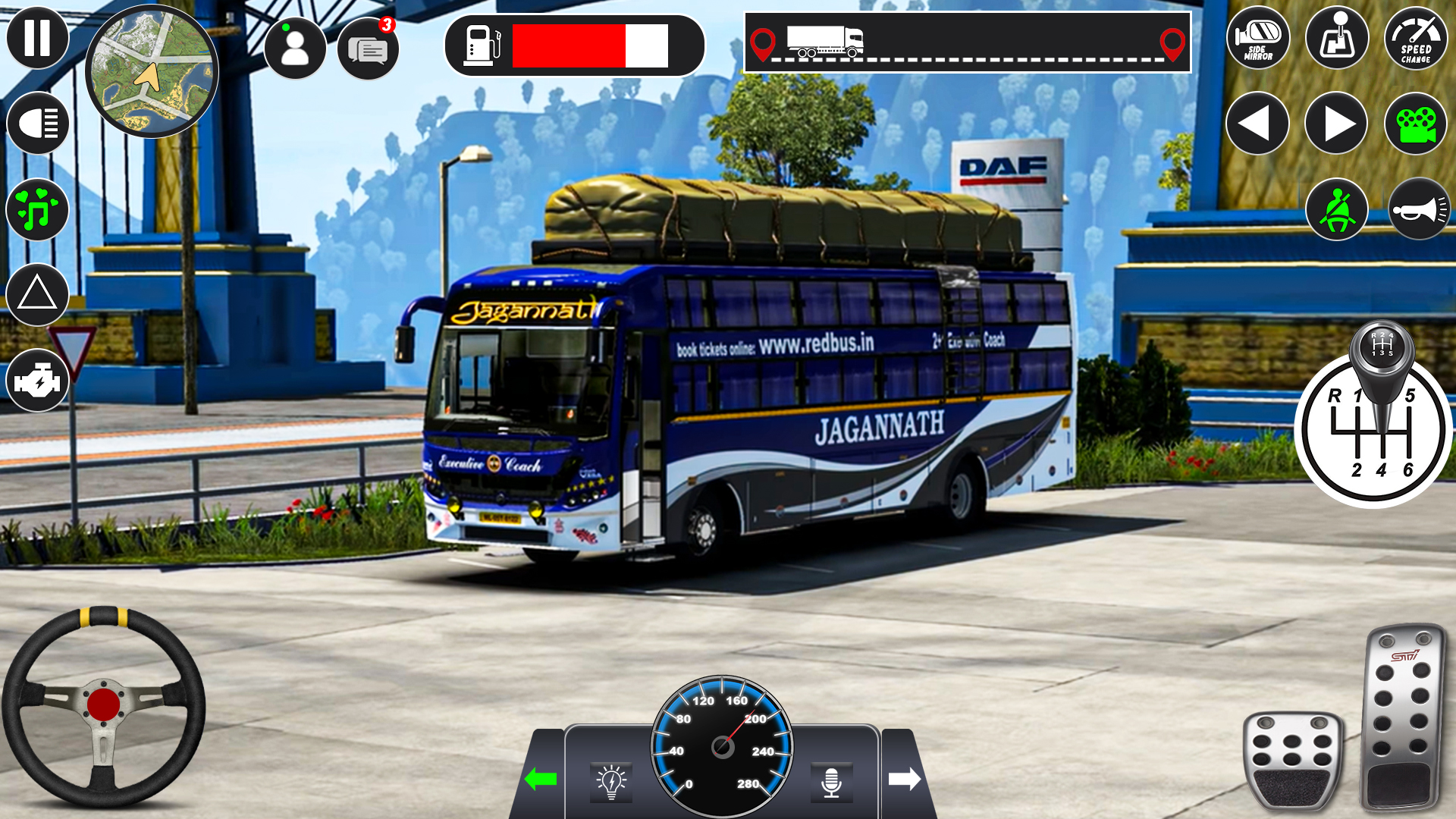
Task: Fasten the seatbelt icon
Action: [x=1337, y=209]
